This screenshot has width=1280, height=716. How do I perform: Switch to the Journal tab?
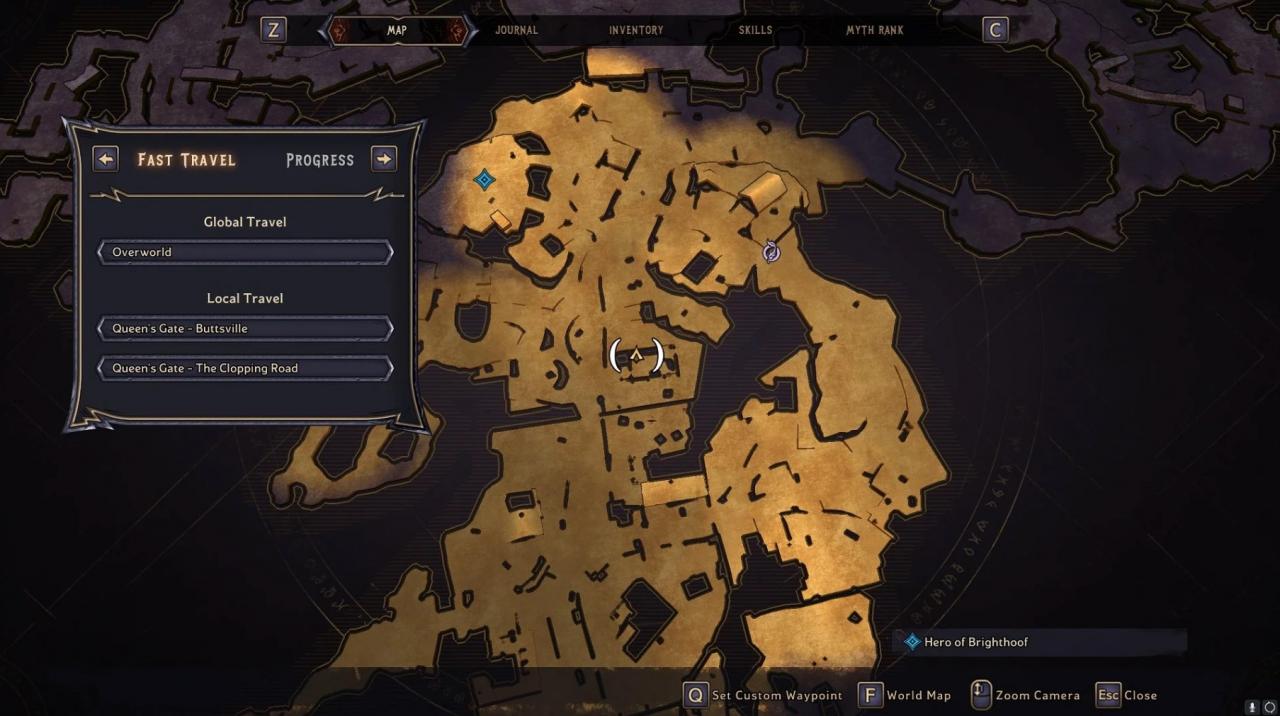pyautogui.click(x=516, y=30)
